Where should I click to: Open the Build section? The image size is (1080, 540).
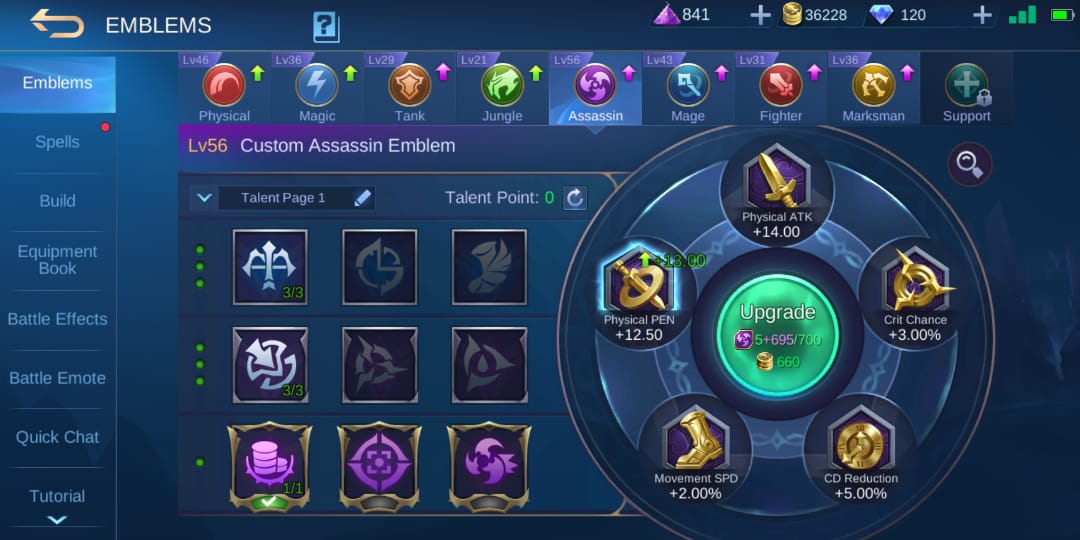pos(57,201)
